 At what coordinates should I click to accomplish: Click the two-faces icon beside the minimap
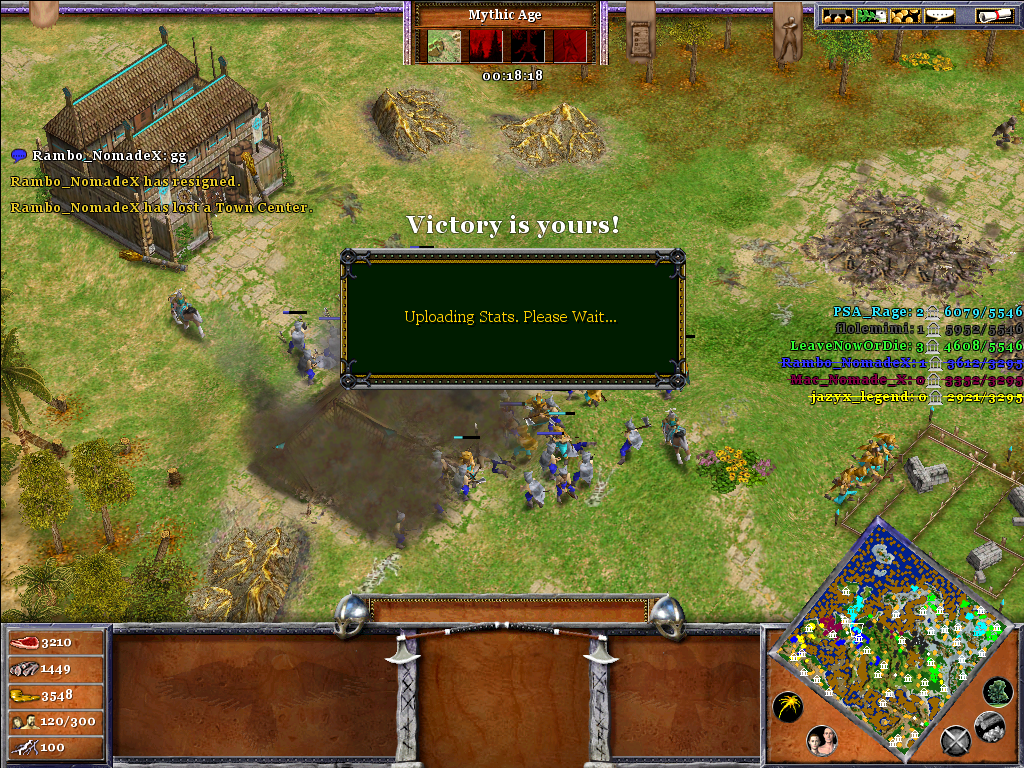[822, 741]
